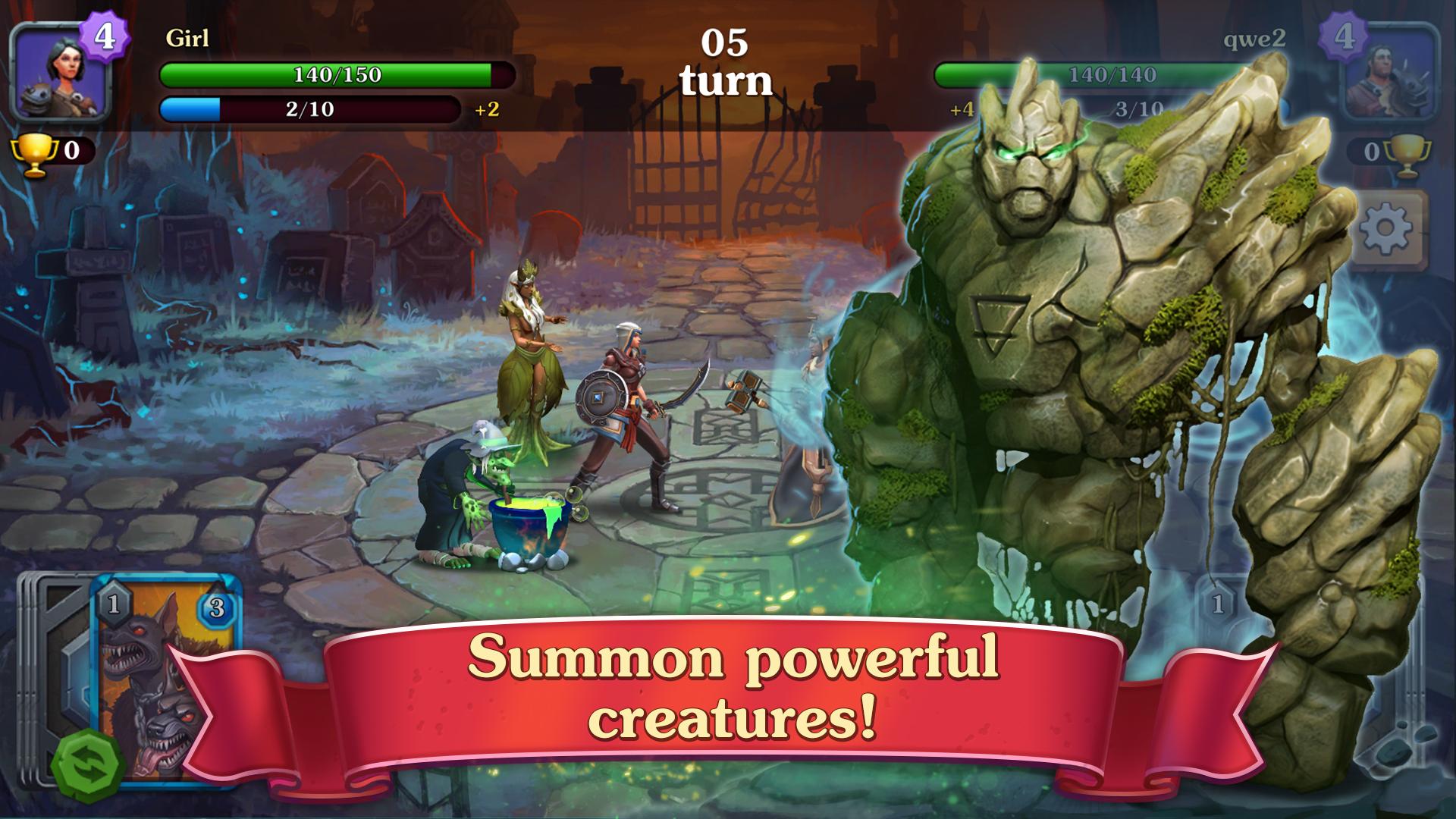The image size is (1456, 819).
Task: Click the green card refresh icon
Action: click(x=86, y=761)
